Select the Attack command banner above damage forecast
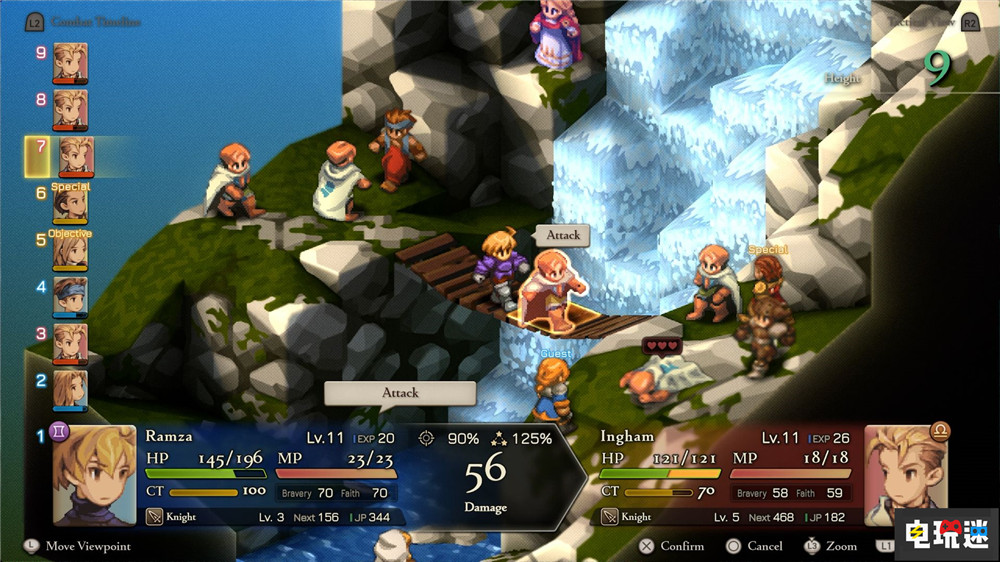Screen dimensions: 1000x562 coord(399,393)
